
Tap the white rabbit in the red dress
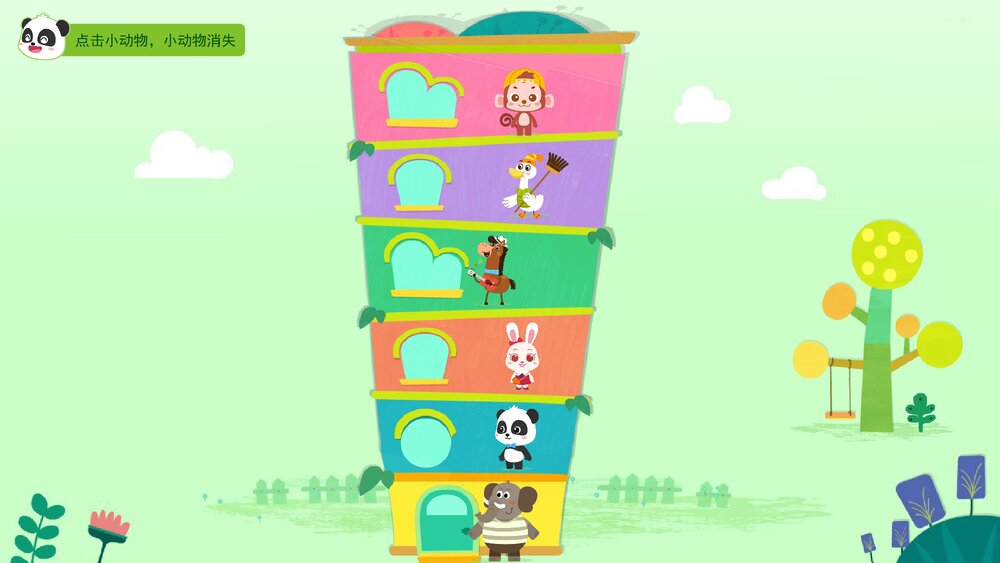pos(520,357)
